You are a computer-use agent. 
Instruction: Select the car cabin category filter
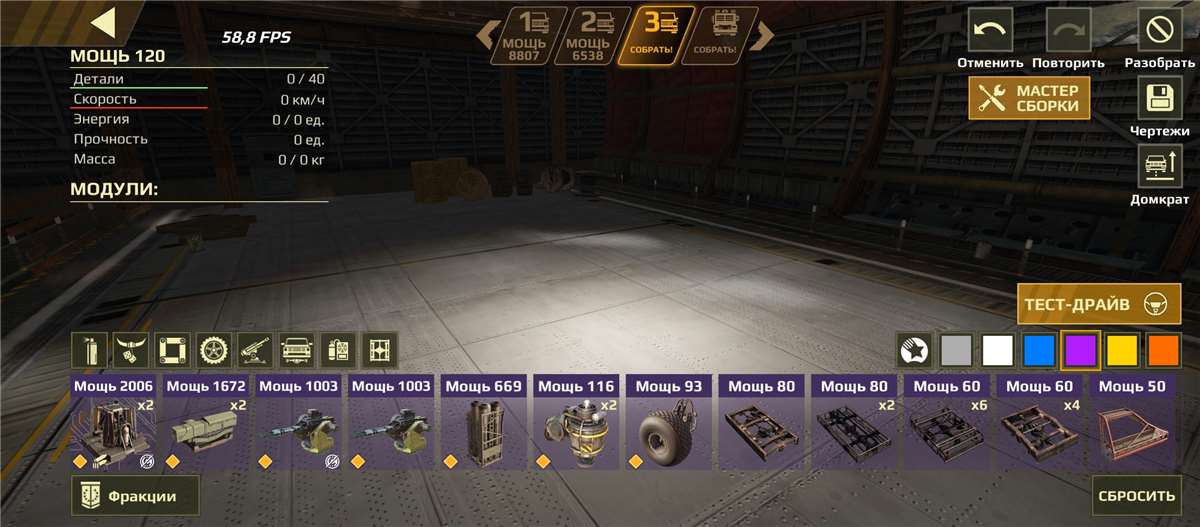296,350
